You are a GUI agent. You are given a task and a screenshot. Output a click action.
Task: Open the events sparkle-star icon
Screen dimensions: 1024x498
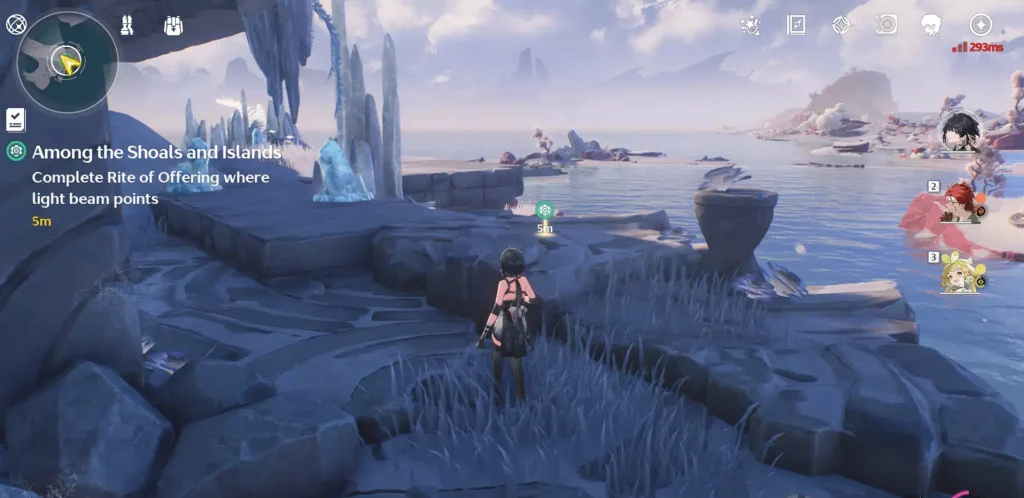pos(749,25)
